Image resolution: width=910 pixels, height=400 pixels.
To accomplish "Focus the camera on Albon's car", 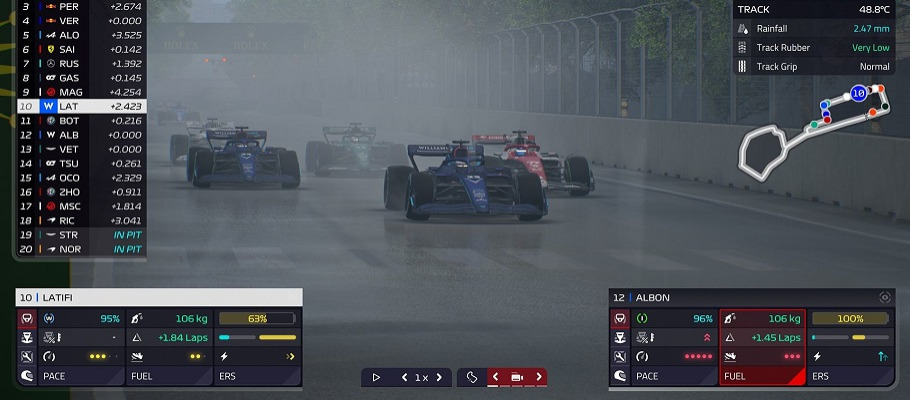I will [x=884, y=297].
